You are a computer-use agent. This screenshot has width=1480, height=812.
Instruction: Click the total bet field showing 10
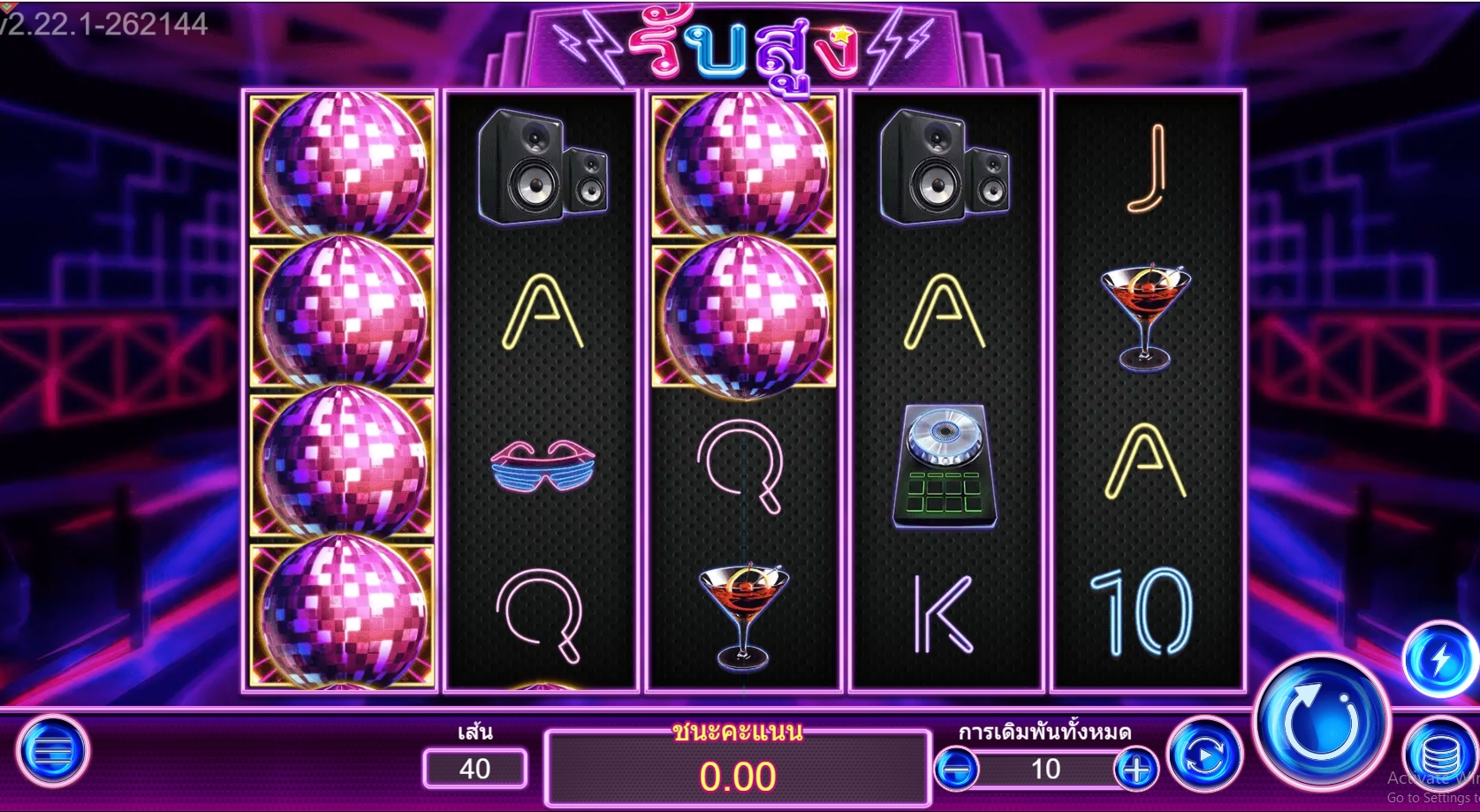click(x=1048, y=769)
